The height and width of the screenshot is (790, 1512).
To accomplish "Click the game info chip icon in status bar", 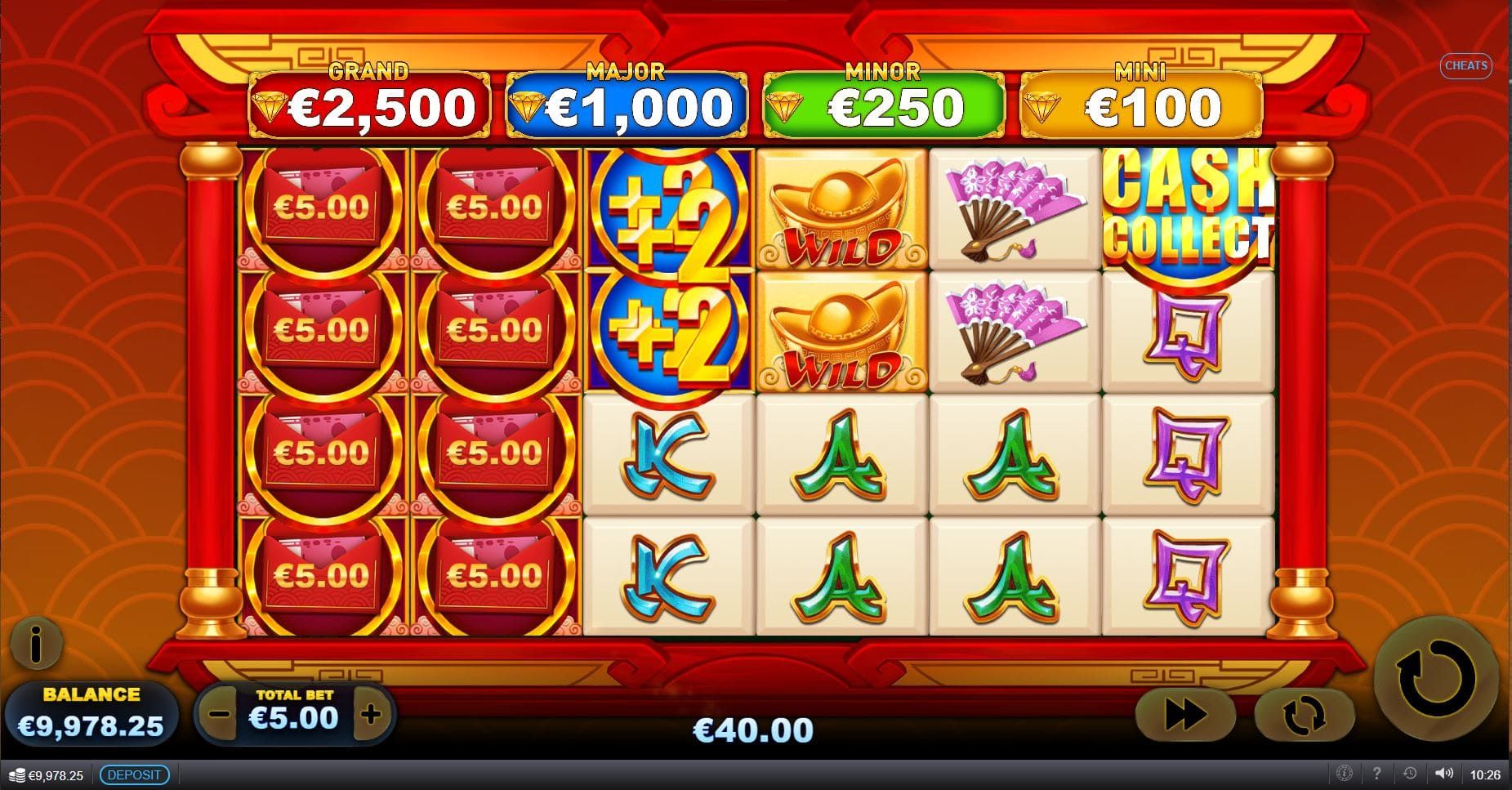I will click(x=1345, y=773).
